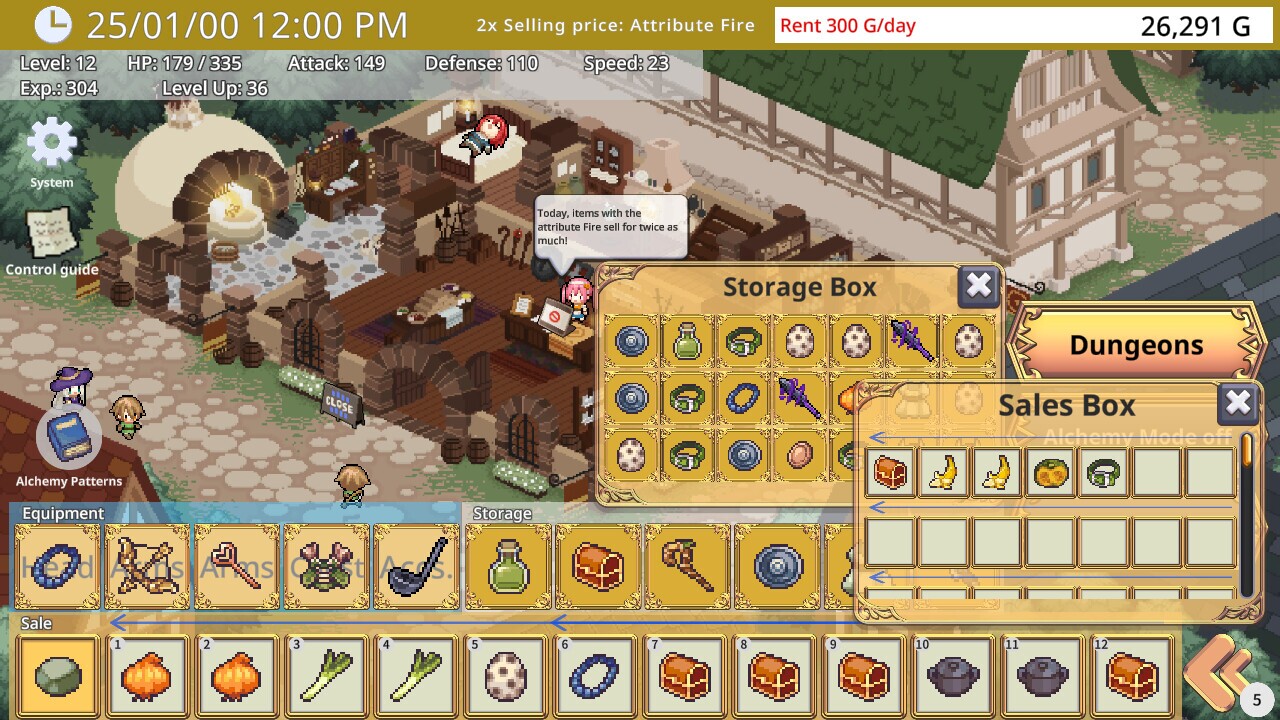Image resolution: width=1280 pixels, height=720 pixels.
Task: Select the treasure chest in Sales Box
Action: pyautogui.click(x=891, y=472)
